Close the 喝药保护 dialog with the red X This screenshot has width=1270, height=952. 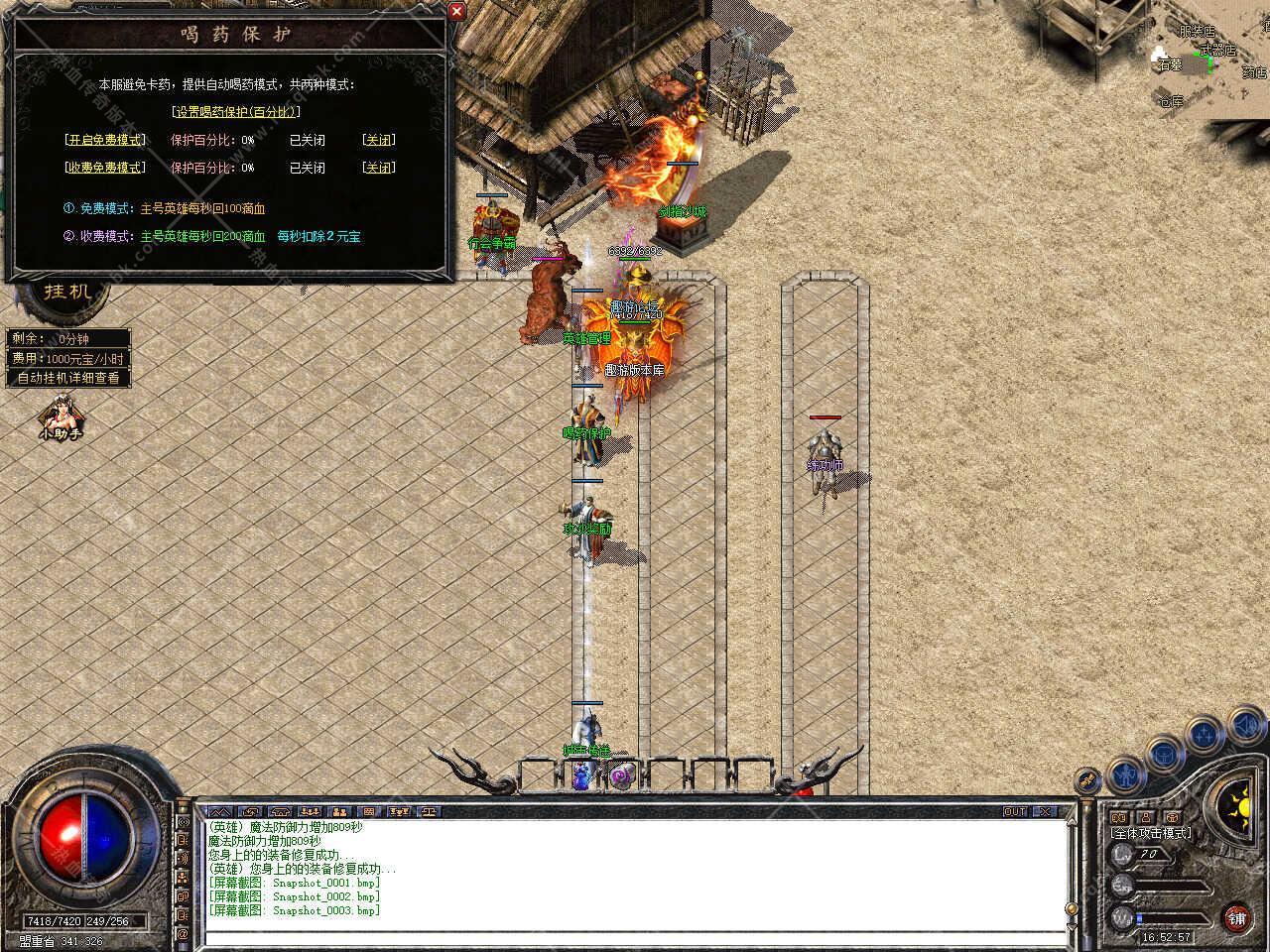point(456,11)
